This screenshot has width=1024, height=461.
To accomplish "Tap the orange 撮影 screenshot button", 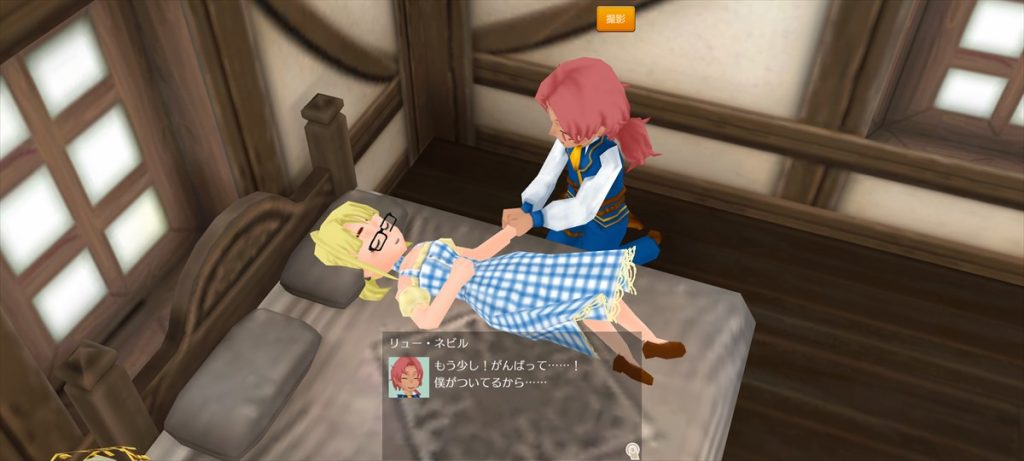I will pyautogui.click(x=615, y=19).
